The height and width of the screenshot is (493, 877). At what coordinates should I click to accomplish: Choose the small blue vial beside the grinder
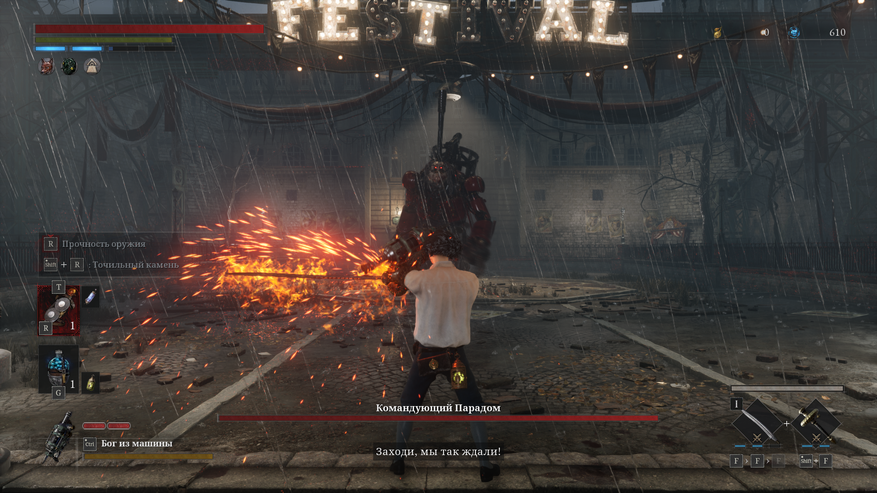click(90, 297)
